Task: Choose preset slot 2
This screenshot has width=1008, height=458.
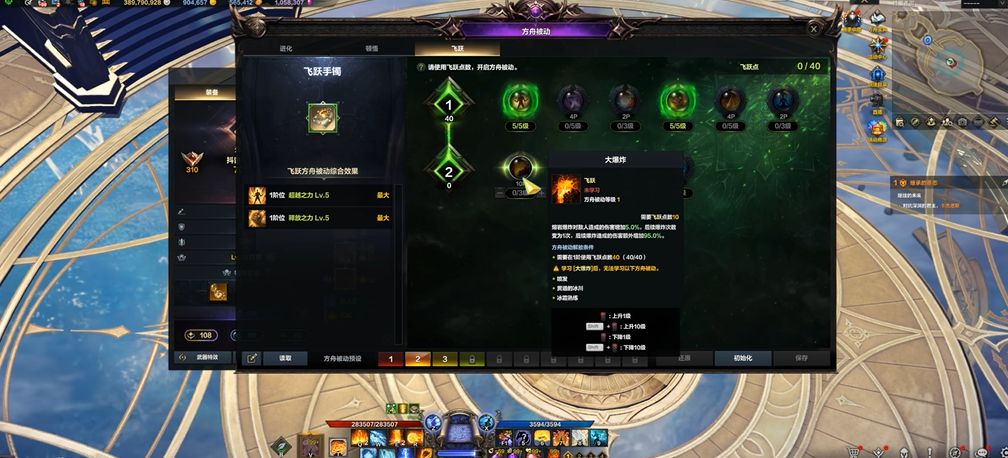Action: 418,359
